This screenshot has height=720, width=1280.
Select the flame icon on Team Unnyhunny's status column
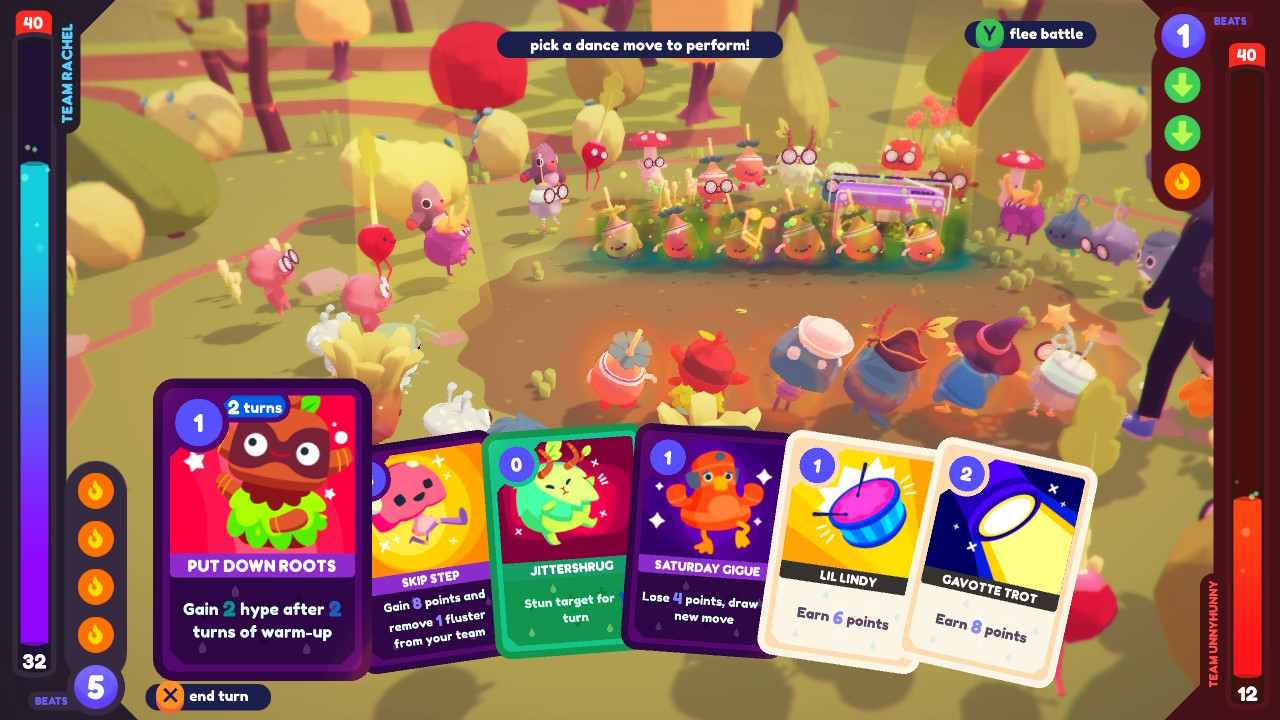click(1183, 181)
